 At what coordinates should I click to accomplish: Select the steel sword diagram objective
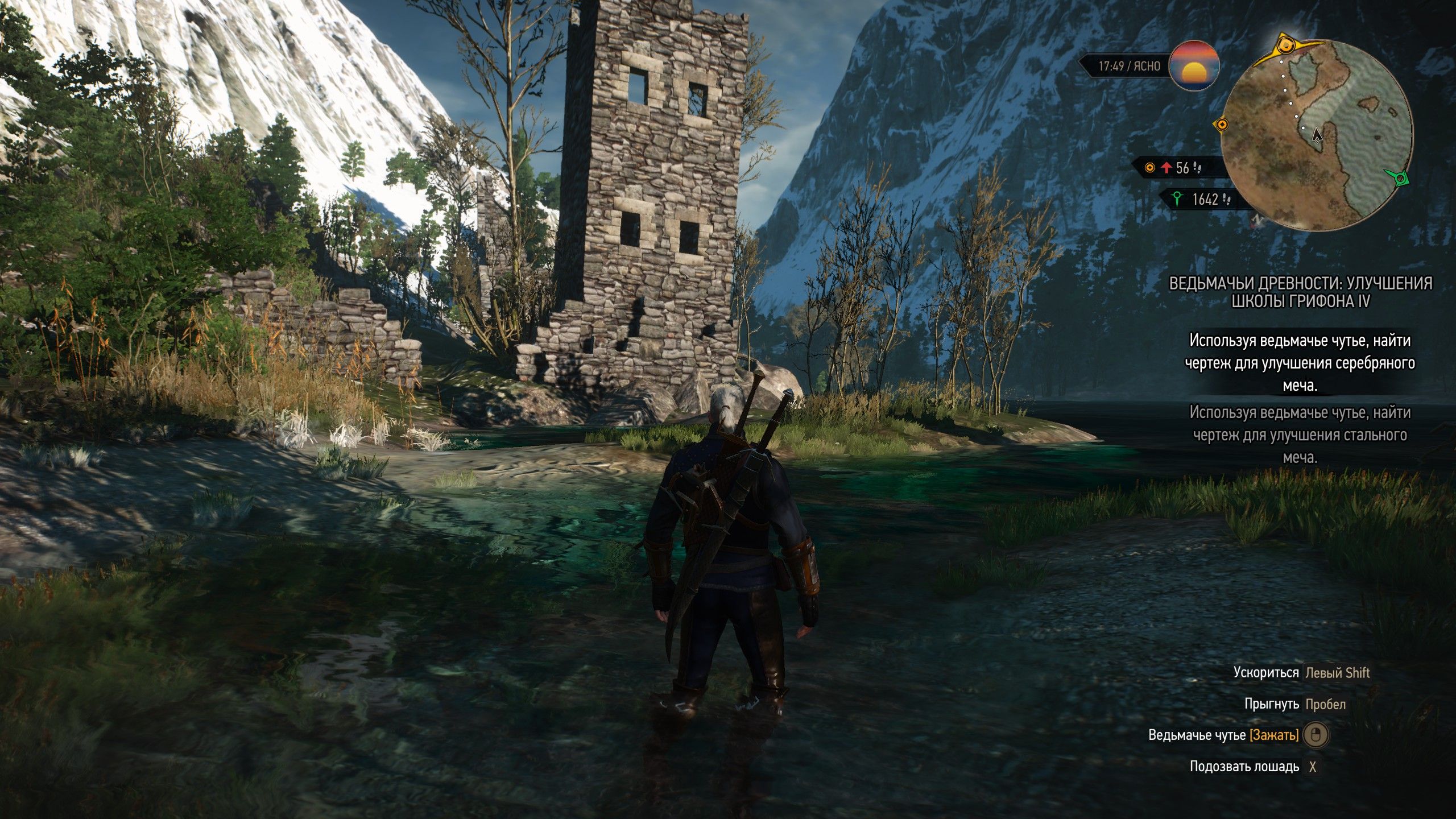click(x=1300, y=435)
